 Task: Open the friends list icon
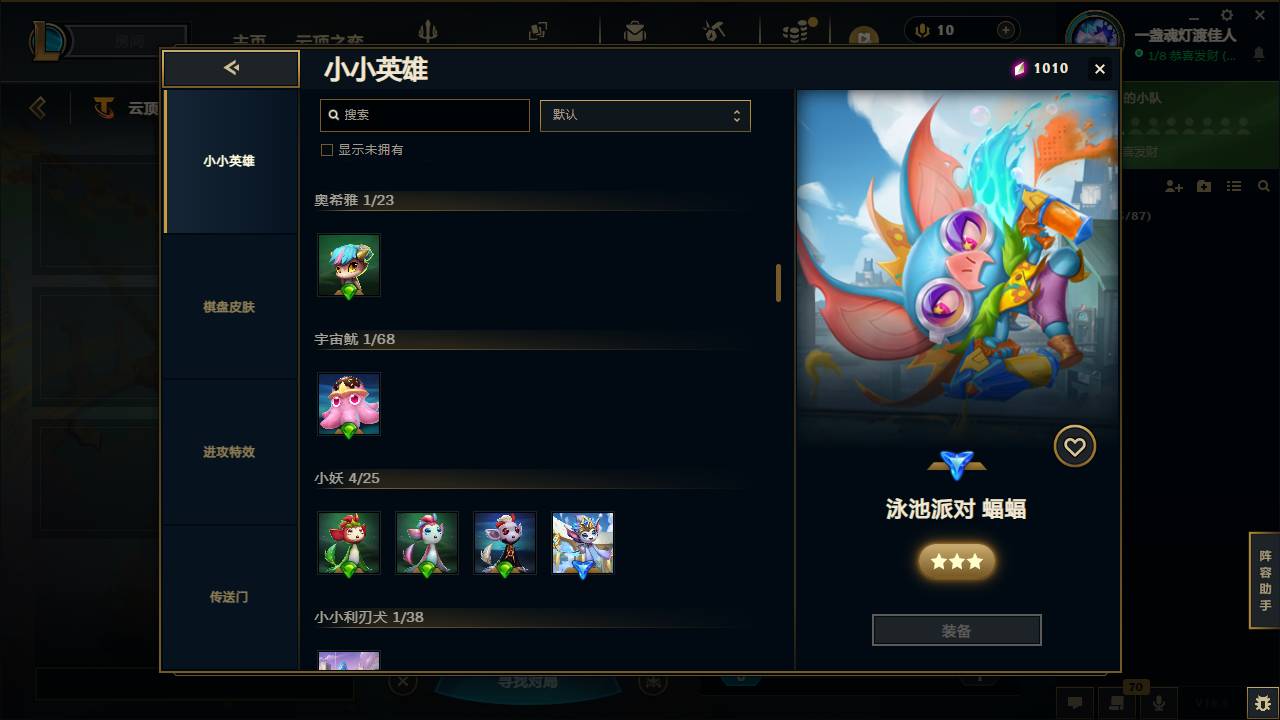point(1234,186)
